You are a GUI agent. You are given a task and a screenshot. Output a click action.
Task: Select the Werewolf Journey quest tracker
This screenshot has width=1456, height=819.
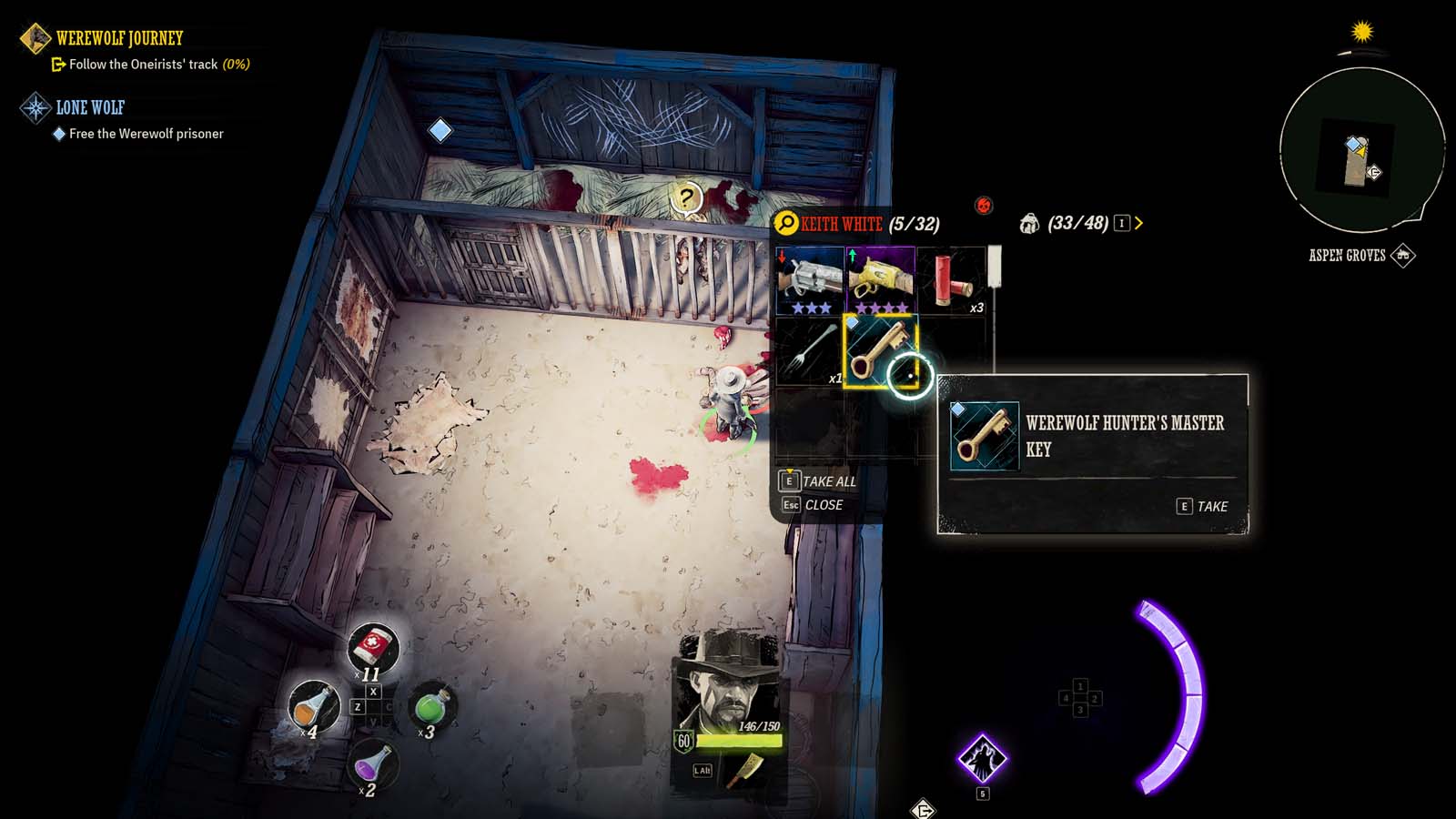coord(119,38)
